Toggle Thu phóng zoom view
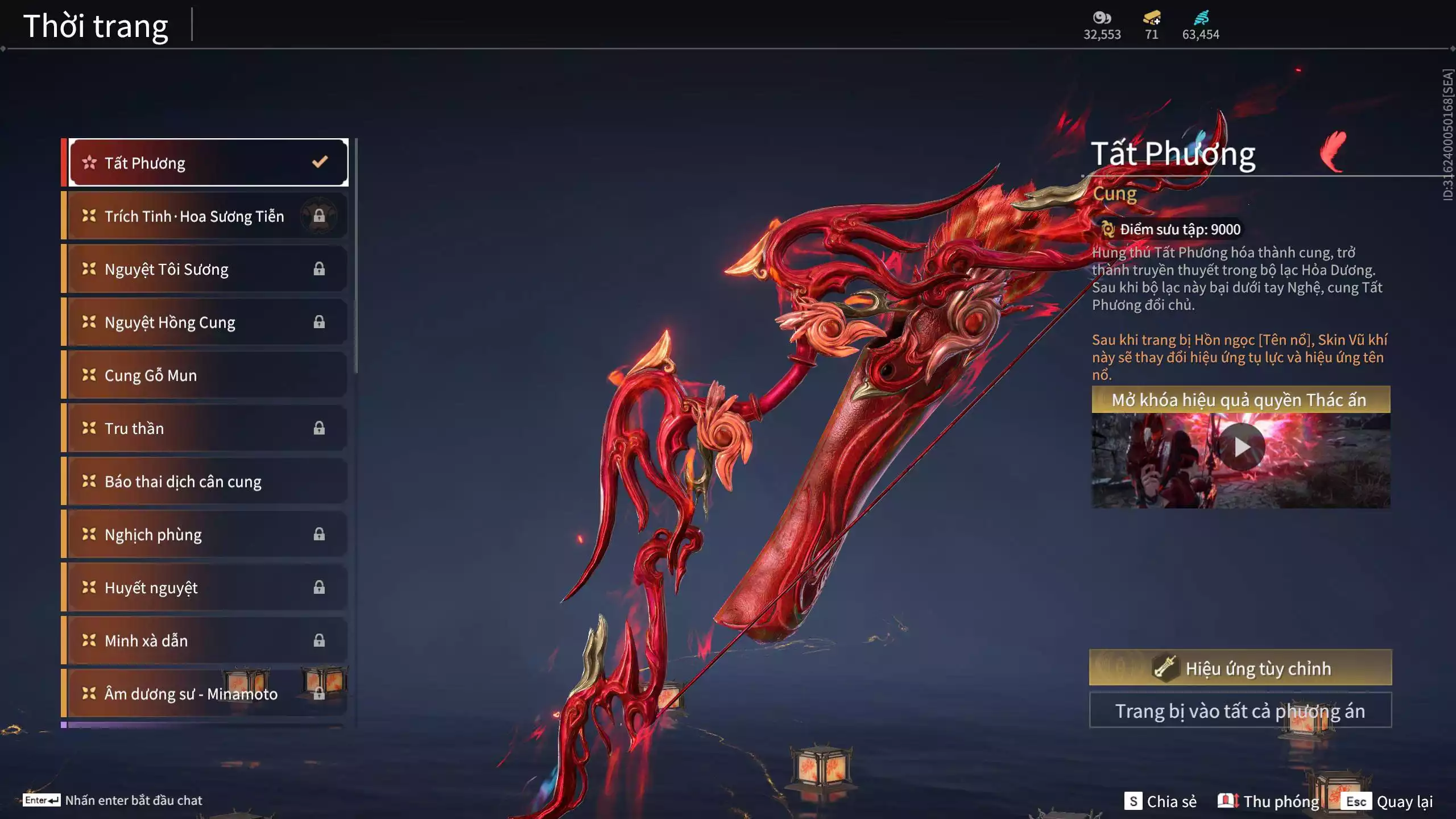 click(x=1268, y=801)
